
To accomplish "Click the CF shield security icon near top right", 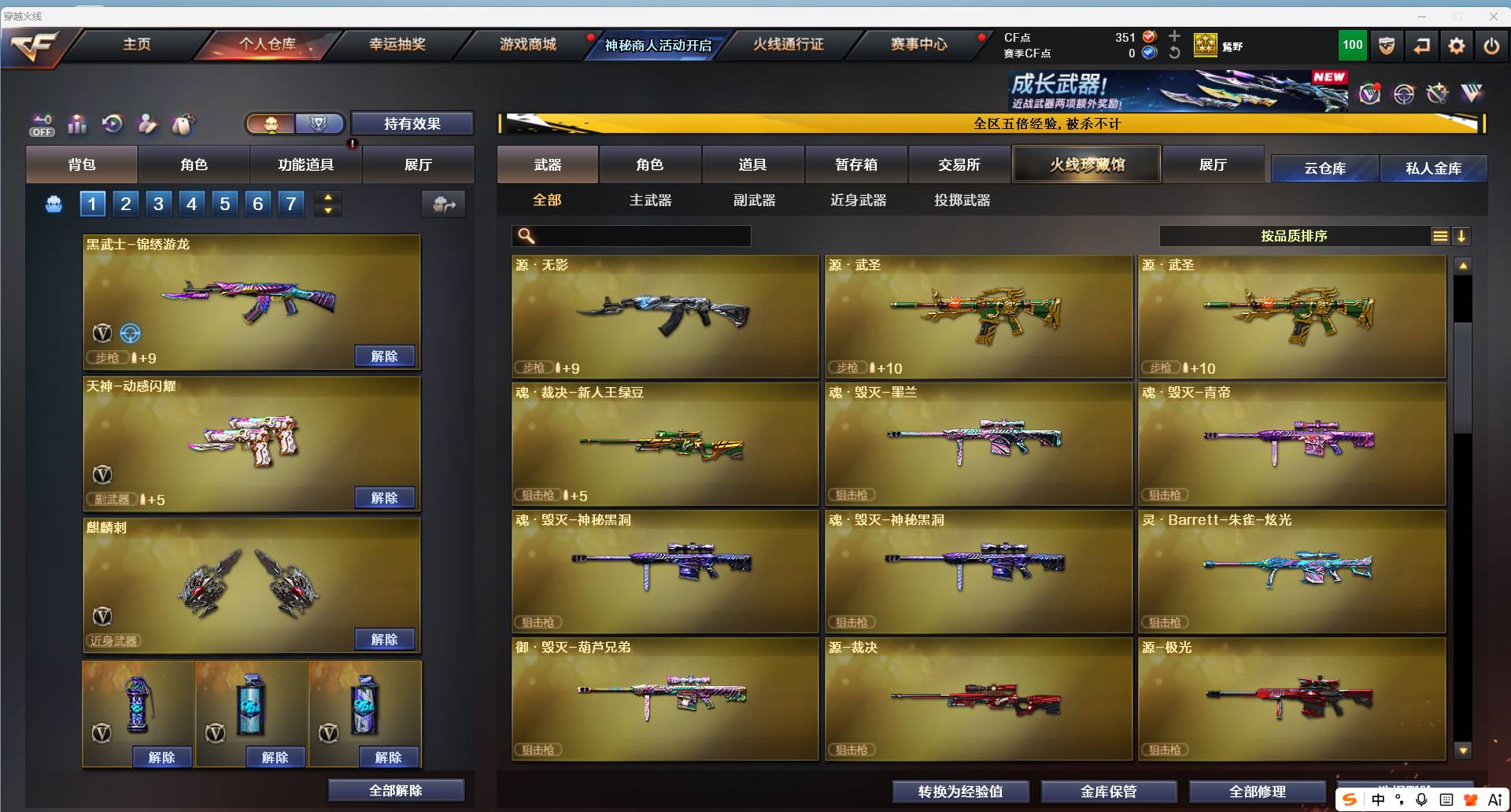I will [x=1386, y=45].
